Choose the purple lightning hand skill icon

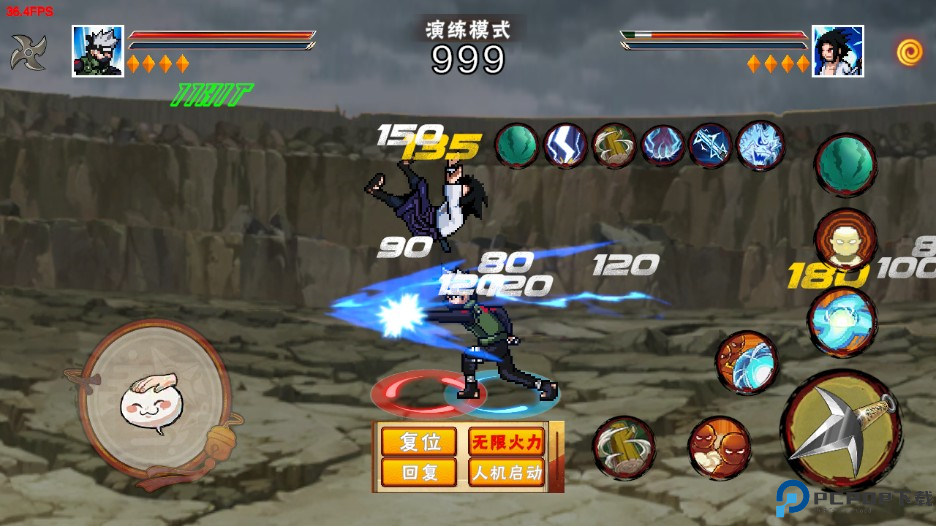click(x=662, y=145)
